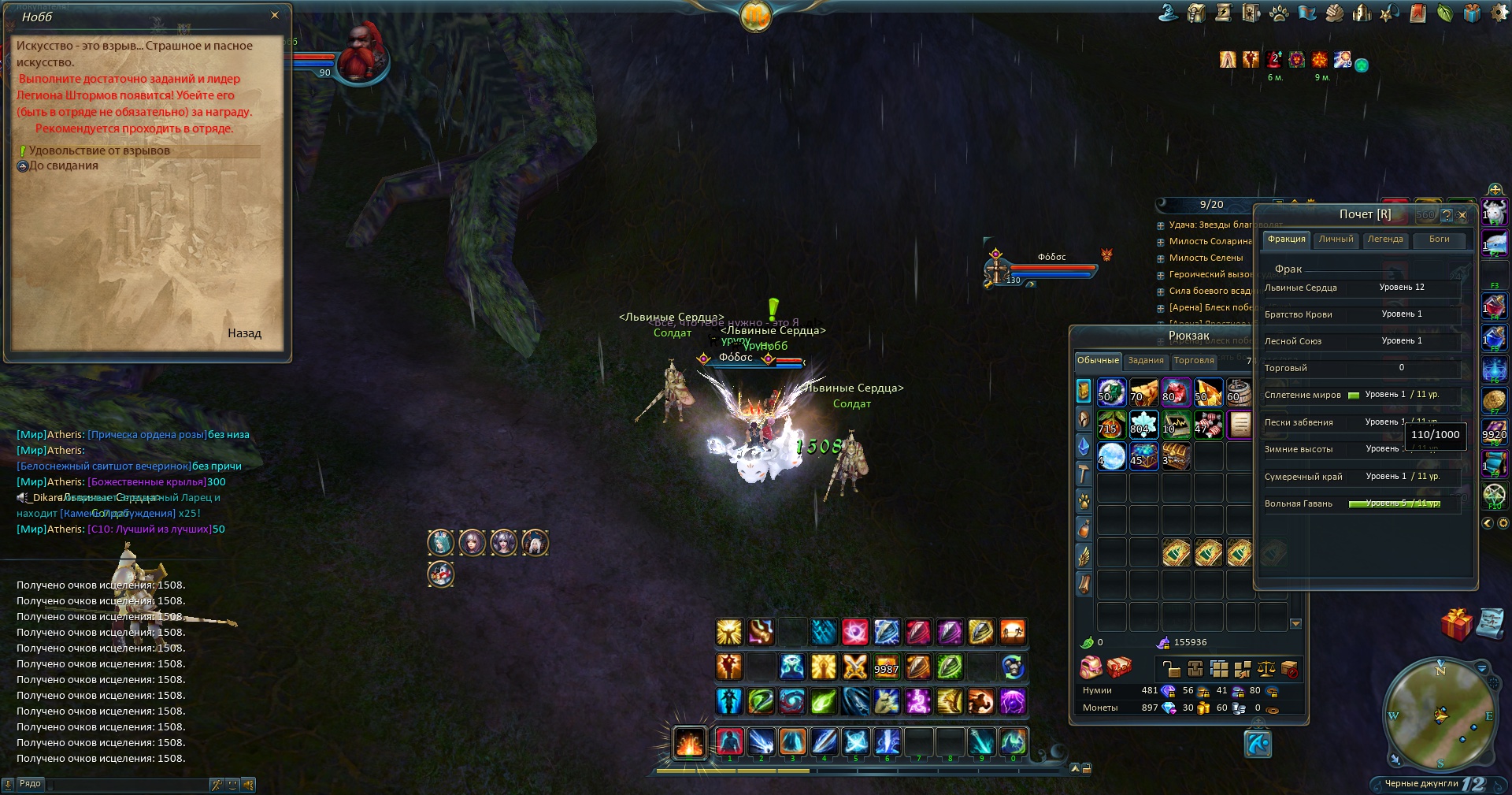Viewport: 1512px width, 795px height.
Task: Close the Нобб dialogue window
Action: click(274, 15)
